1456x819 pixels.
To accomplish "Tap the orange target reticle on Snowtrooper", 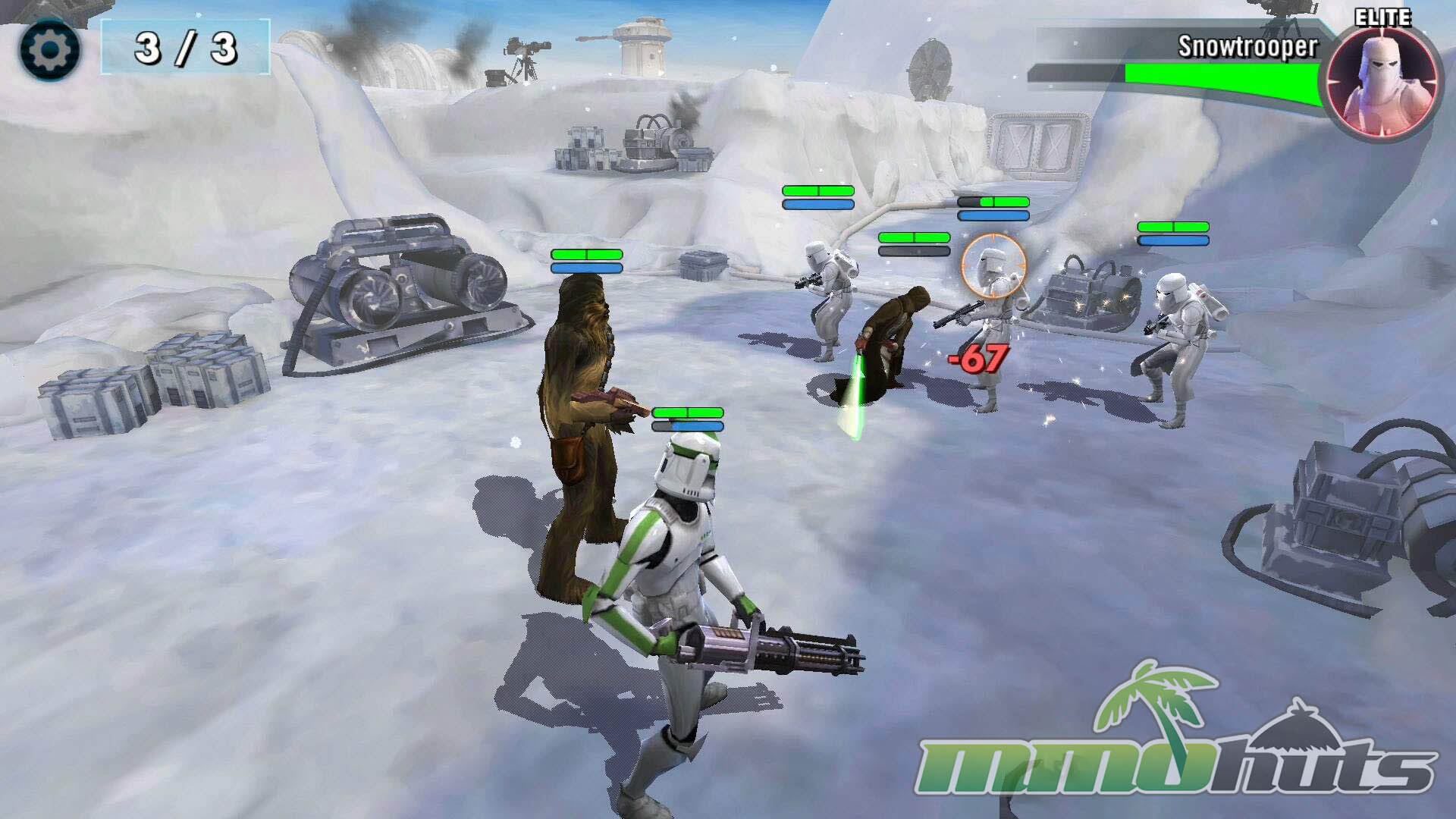I will [x=993, y=266].
